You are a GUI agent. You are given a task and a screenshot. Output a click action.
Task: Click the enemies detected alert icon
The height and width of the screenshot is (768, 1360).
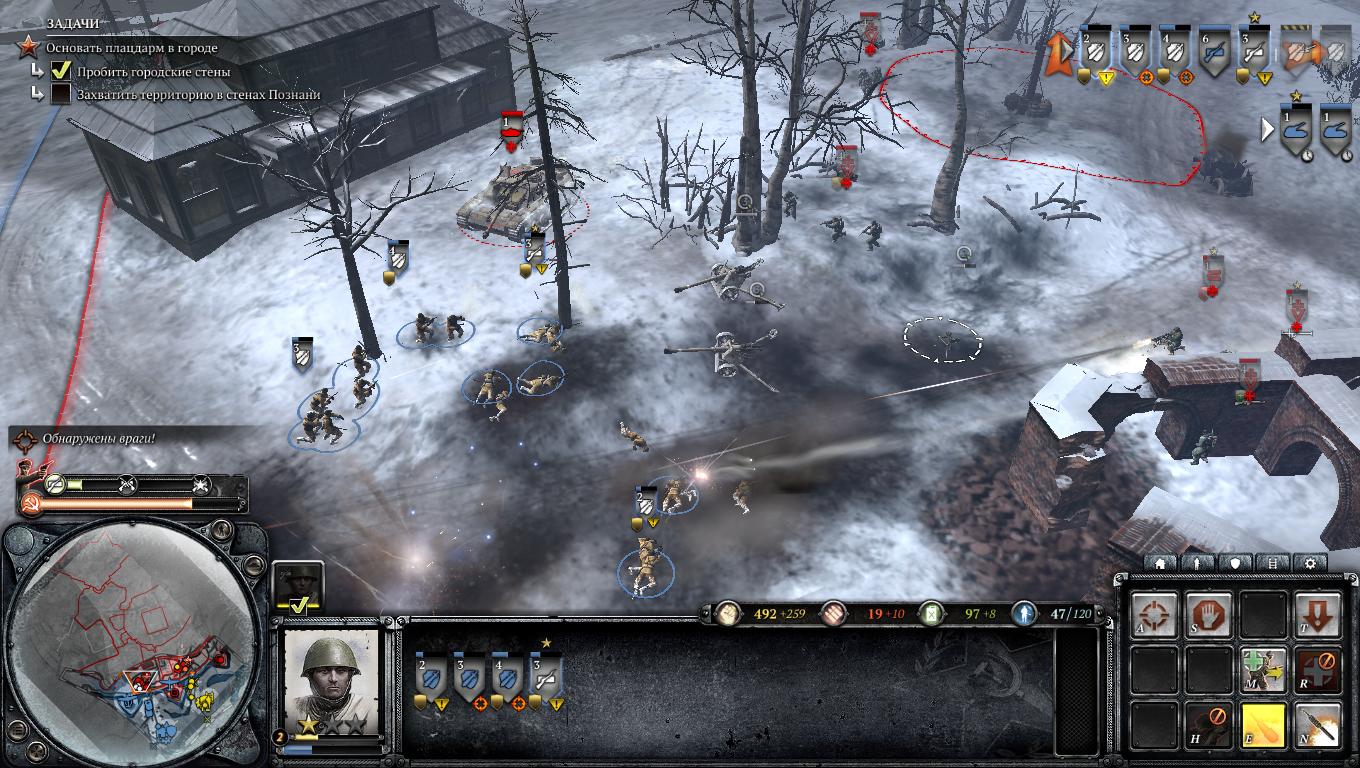click(x=24, y=438)
